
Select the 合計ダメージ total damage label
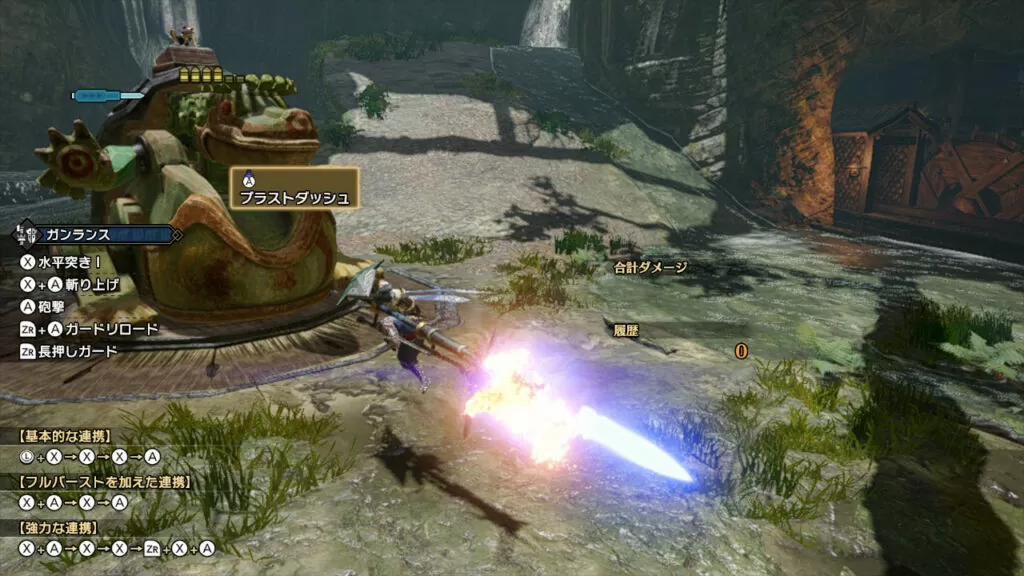pos(650,267)
